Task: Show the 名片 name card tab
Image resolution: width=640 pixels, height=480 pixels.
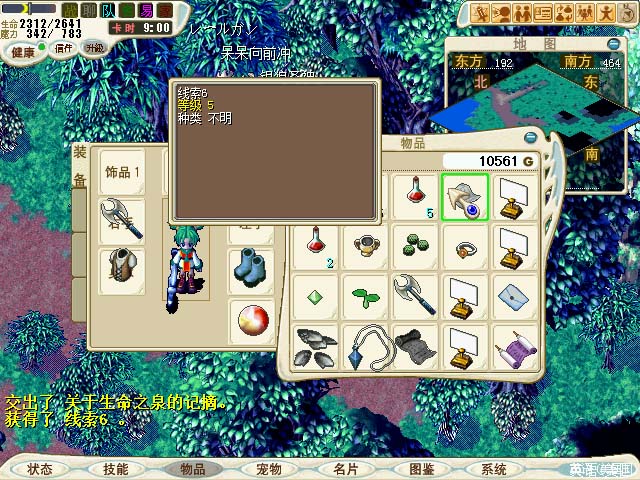Action: (345, 469)
